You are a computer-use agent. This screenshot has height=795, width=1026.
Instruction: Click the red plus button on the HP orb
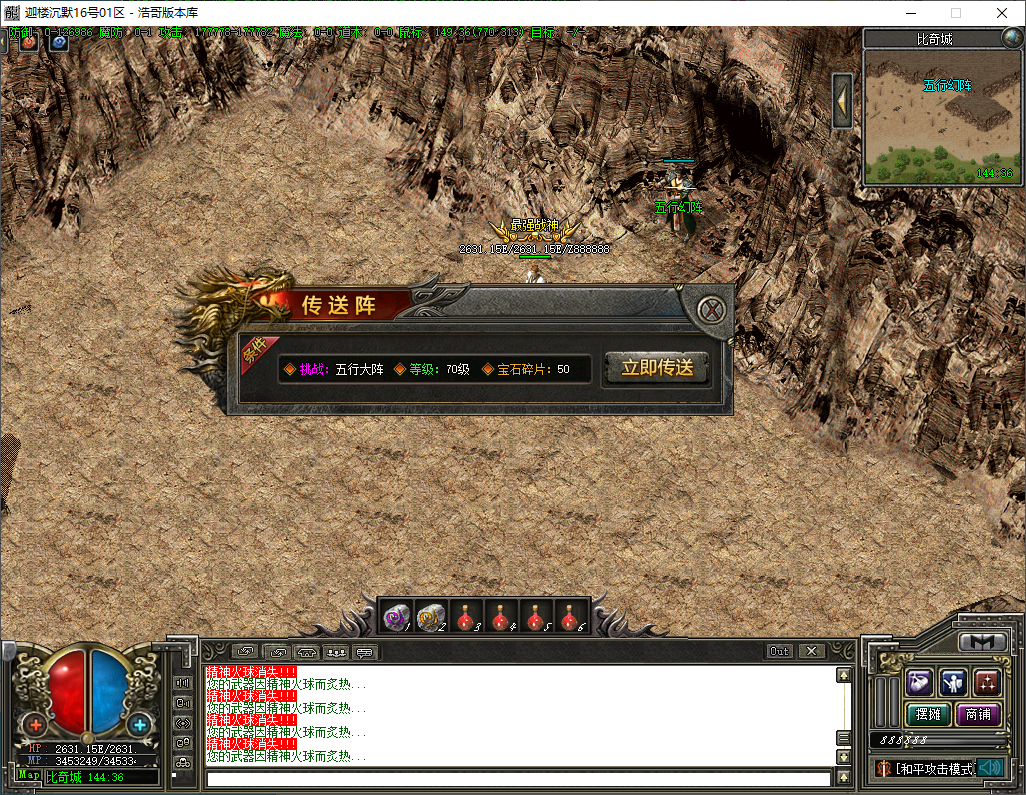tap(37, 724)
